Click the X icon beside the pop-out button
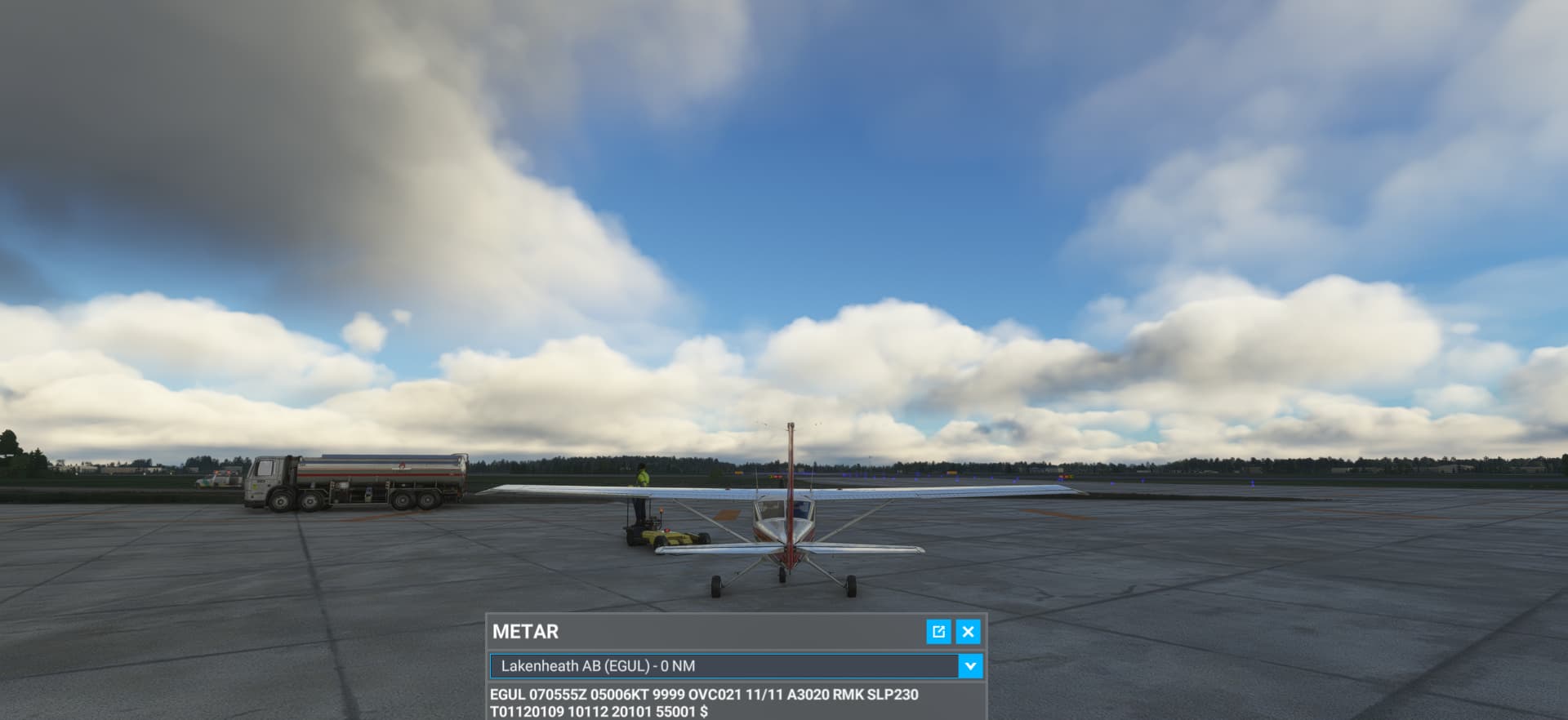The width and height of the screenshot is (1568, 720). click(x=968, y=632)
